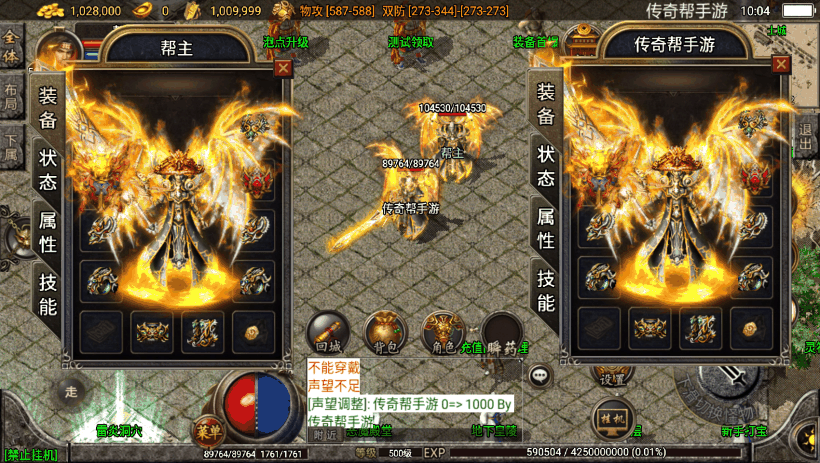Select the 全体 tab on left edge

coord(11,43)
